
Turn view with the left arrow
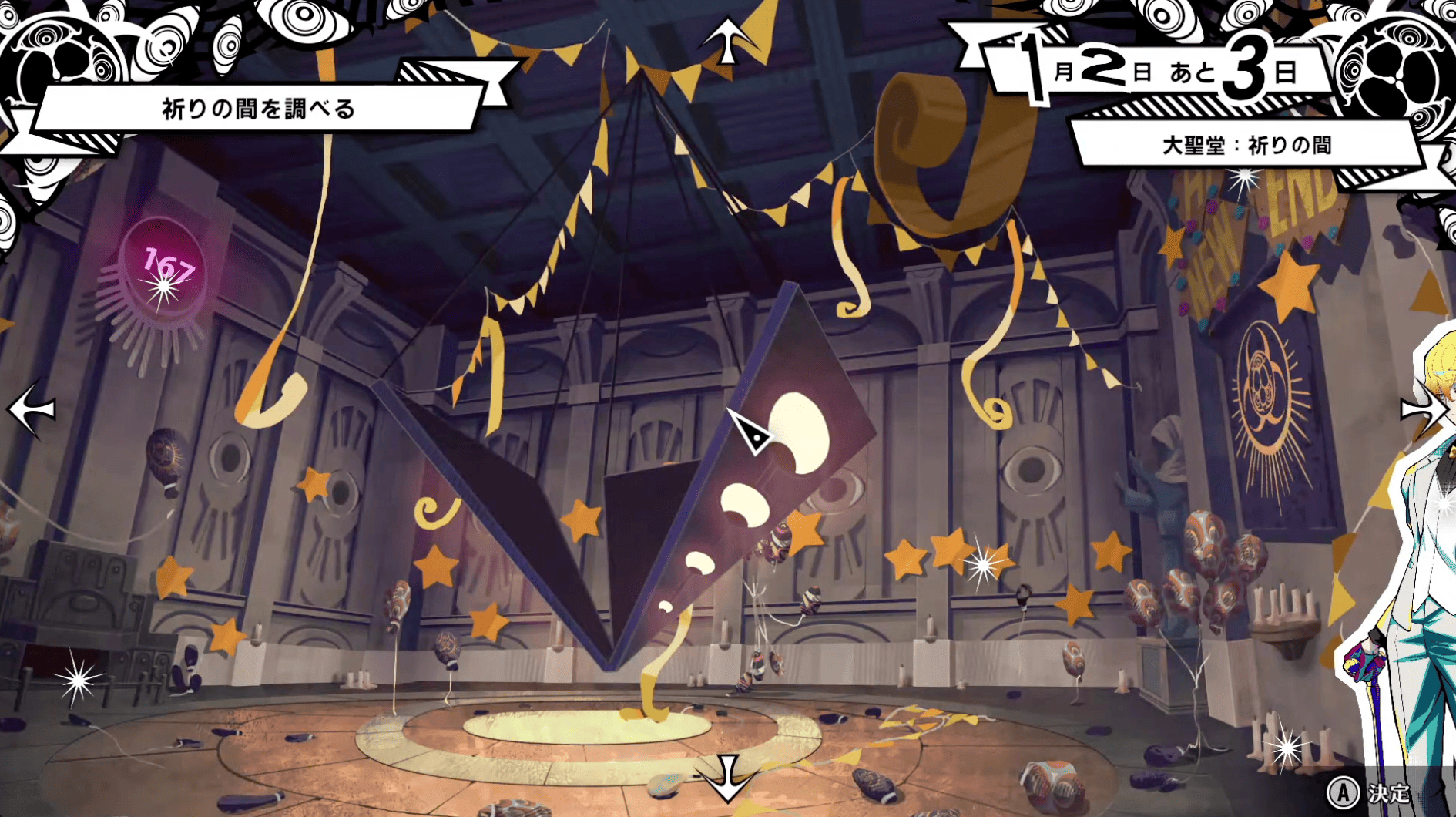click(32, 409)
